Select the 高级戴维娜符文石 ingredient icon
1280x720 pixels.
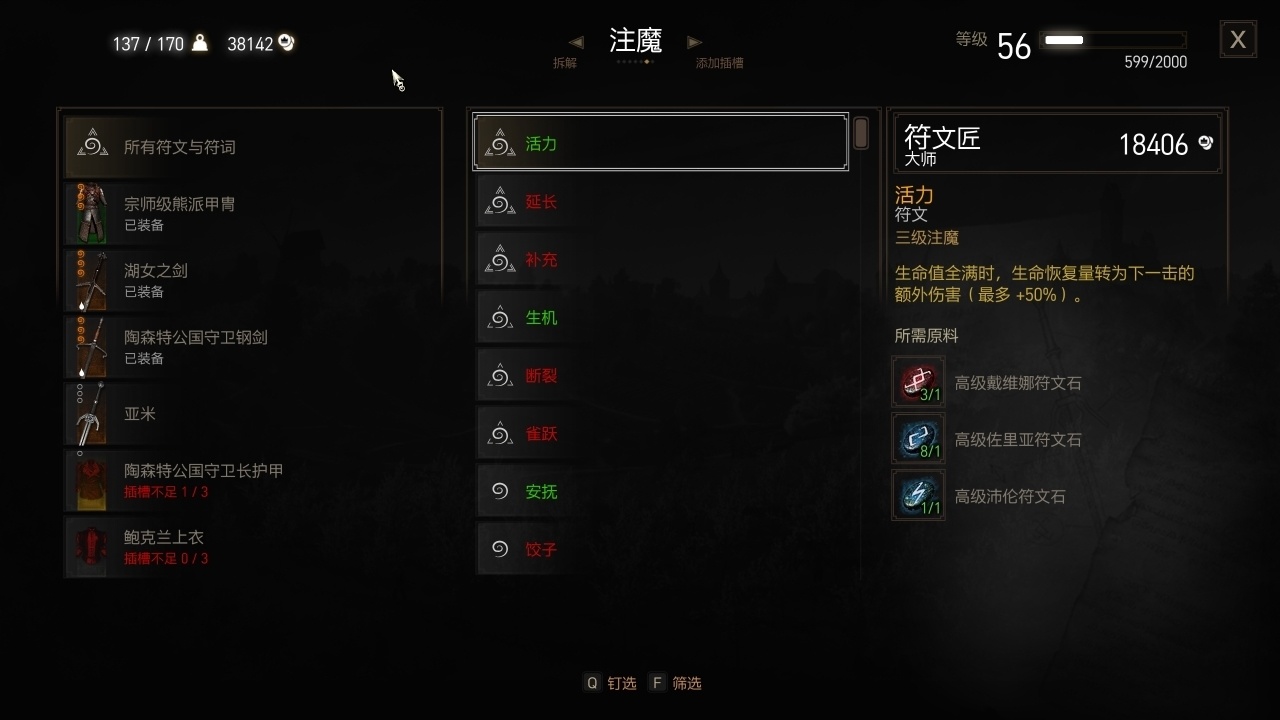pyautogui.click(x=918, y=382)
